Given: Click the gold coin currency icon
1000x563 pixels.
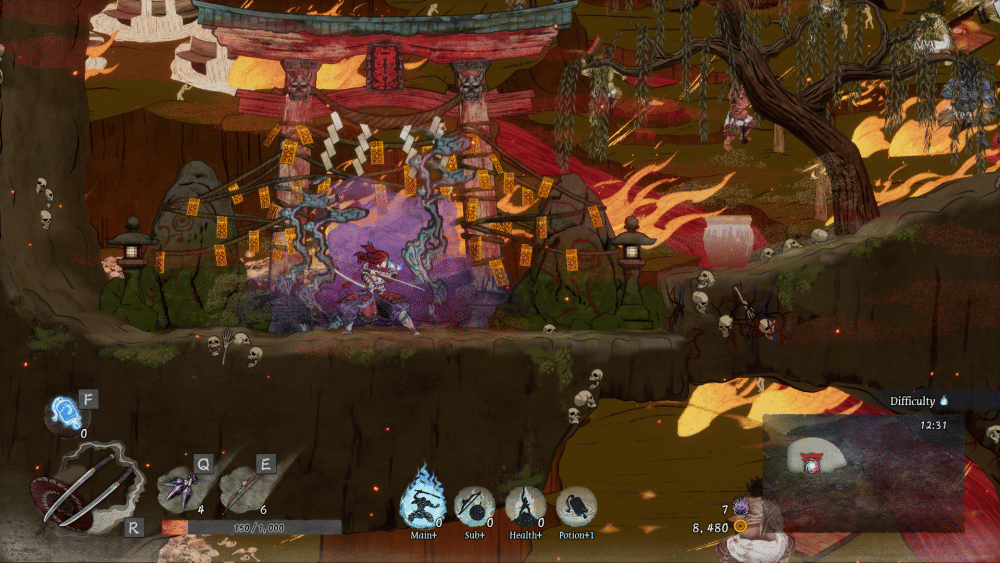Looking at the screenshot, I should 741,525.
